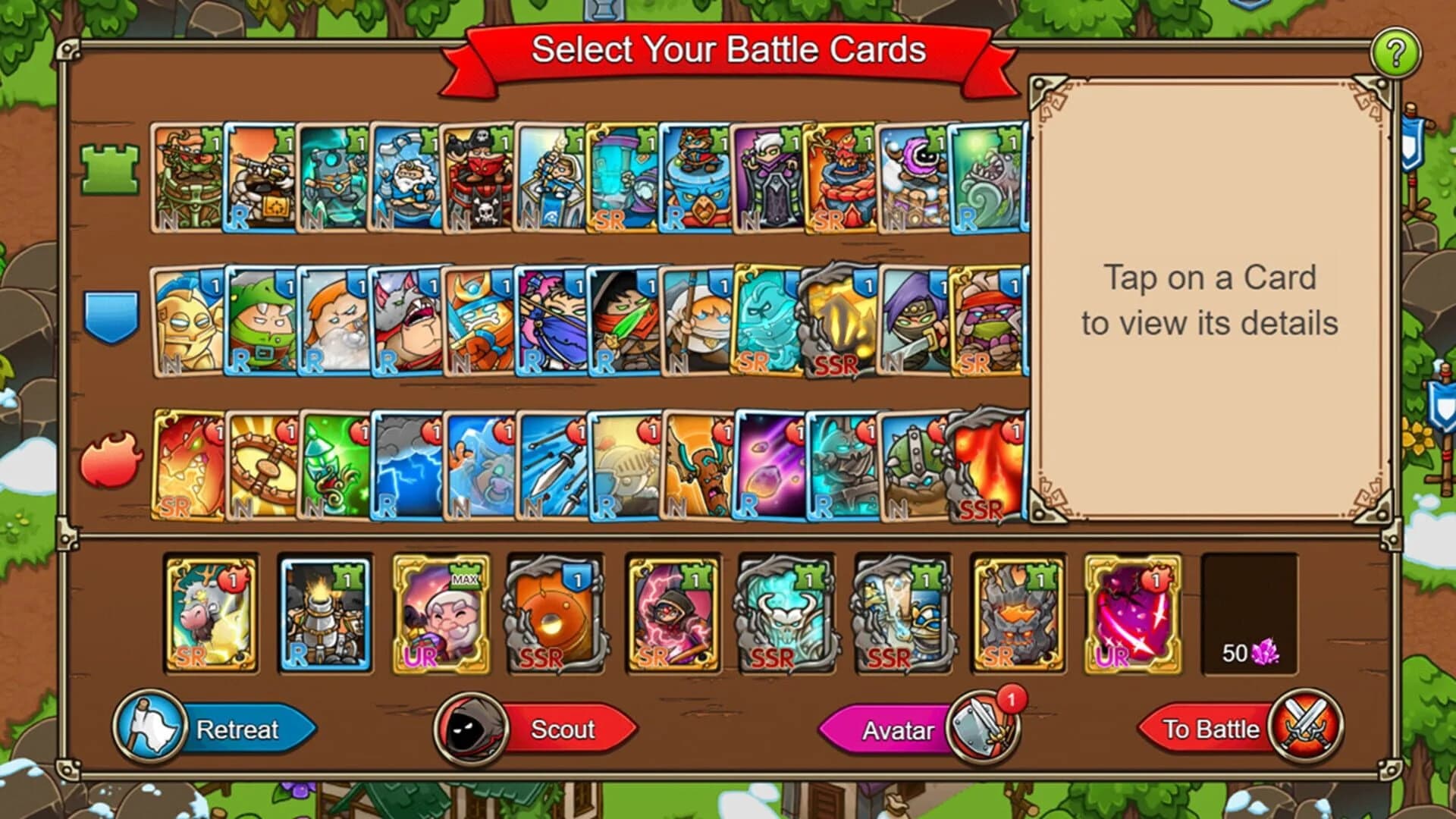Screen dimensions: 1456x819
Task: Switch to the green tower cards row
Action: point(112,168)
